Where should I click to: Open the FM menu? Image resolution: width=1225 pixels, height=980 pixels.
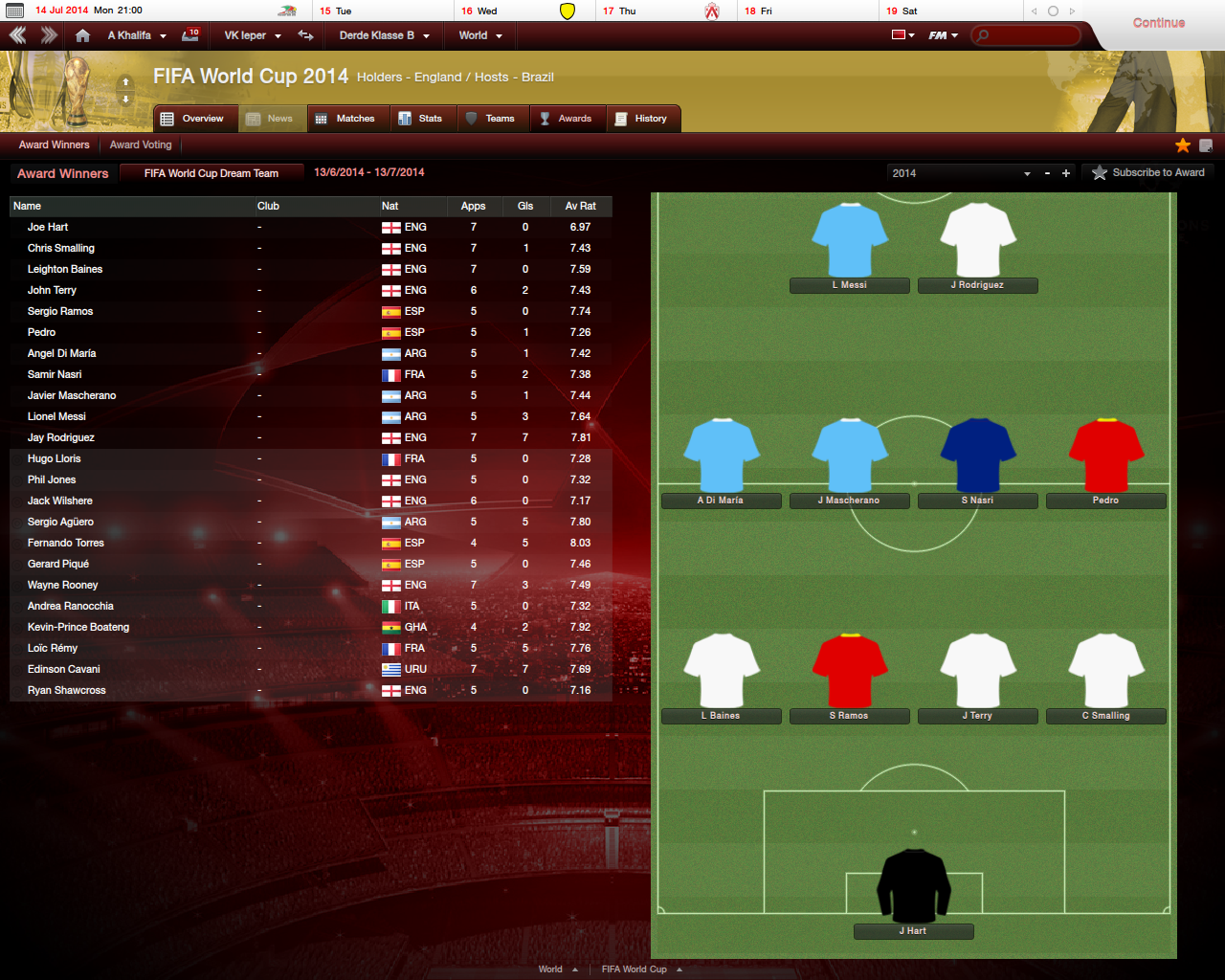[943, 35]
